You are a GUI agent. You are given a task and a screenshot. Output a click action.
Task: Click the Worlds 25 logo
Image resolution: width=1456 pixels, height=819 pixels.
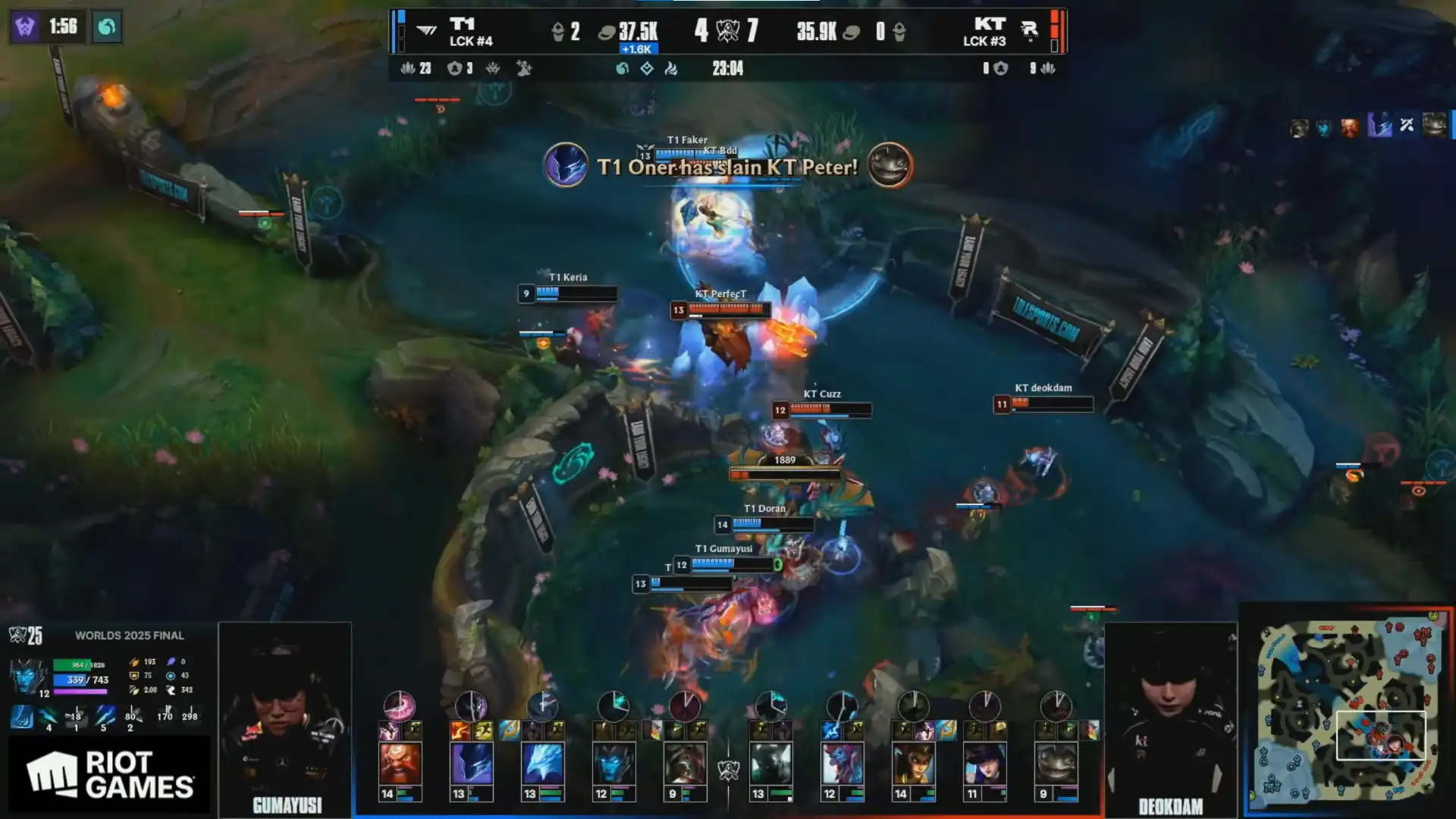[26, 635]
